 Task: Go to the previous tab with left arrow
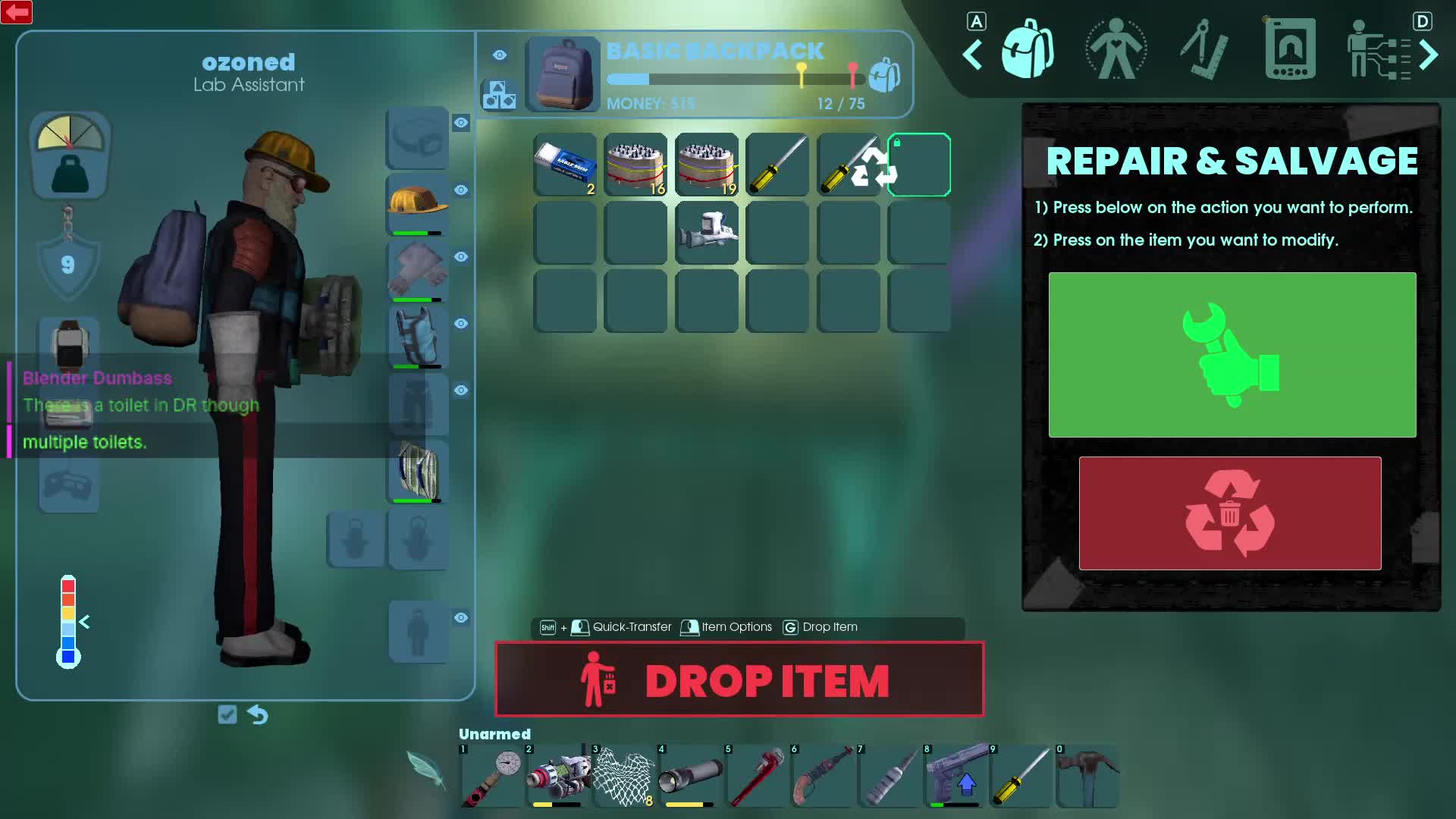click(972, 55)
